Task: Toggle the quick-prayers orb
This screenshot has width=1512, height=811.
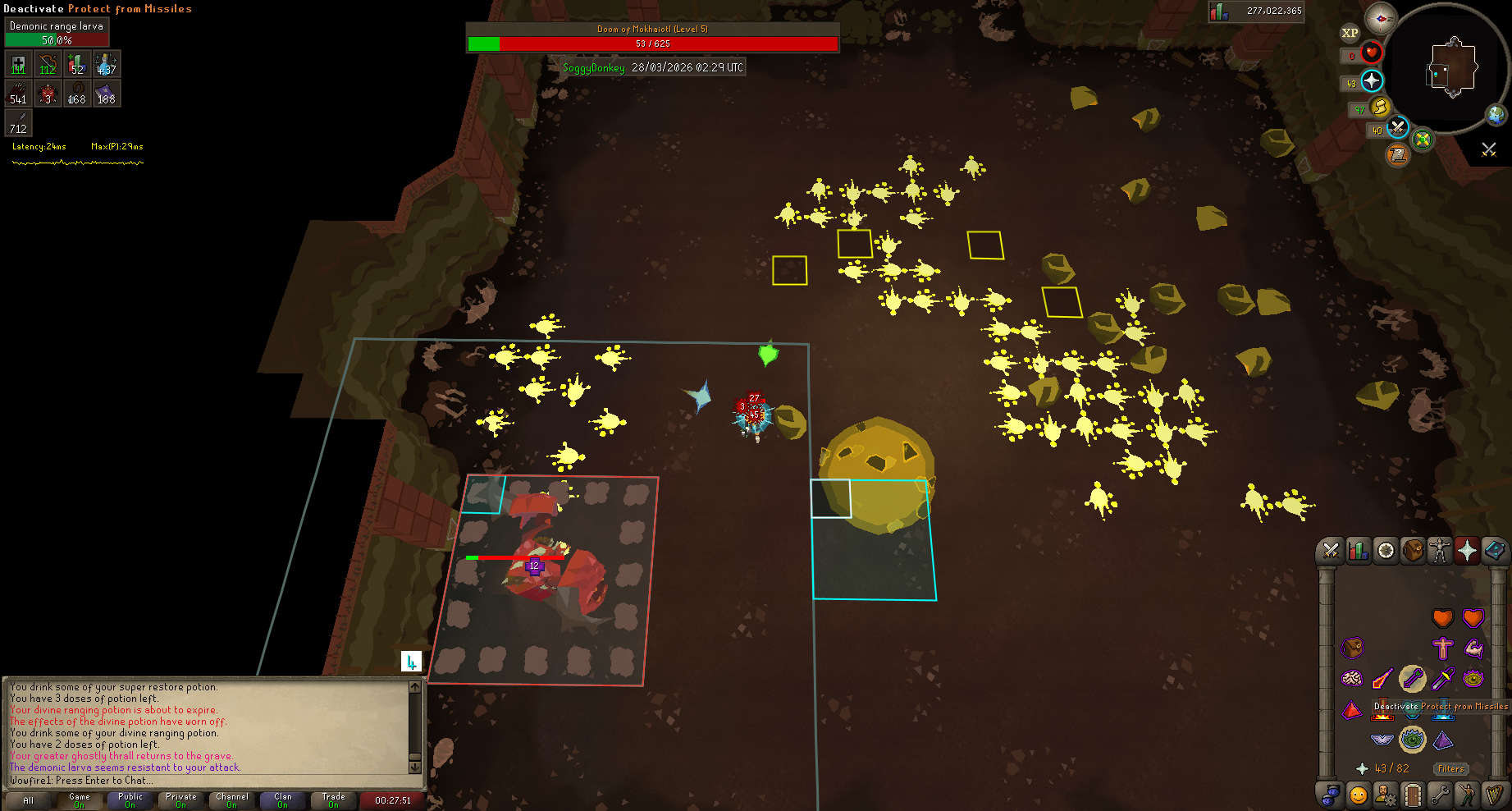Action: coord(1372,80)
